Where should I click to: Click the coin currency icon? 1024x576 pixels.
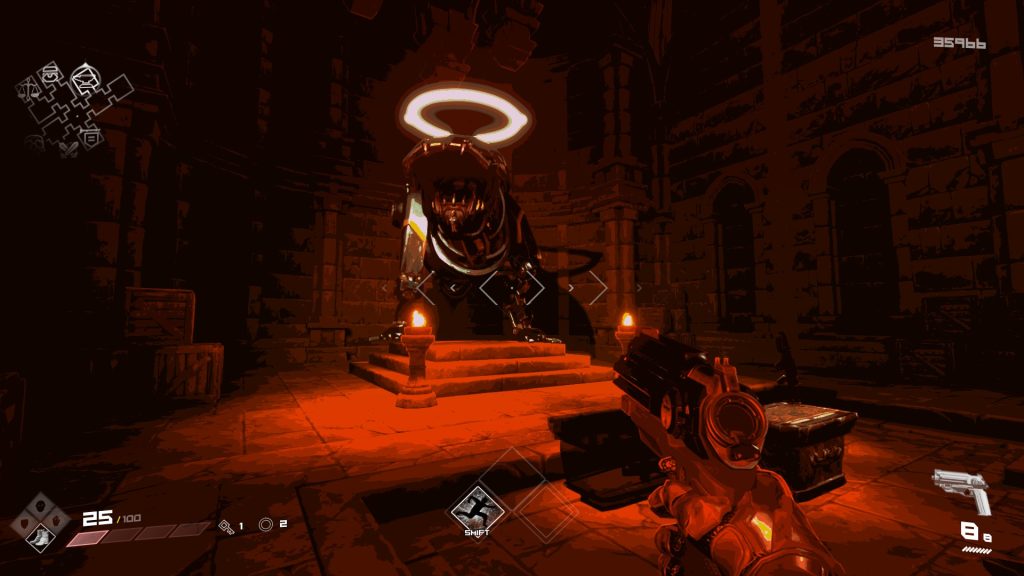(x=266, y=524)
